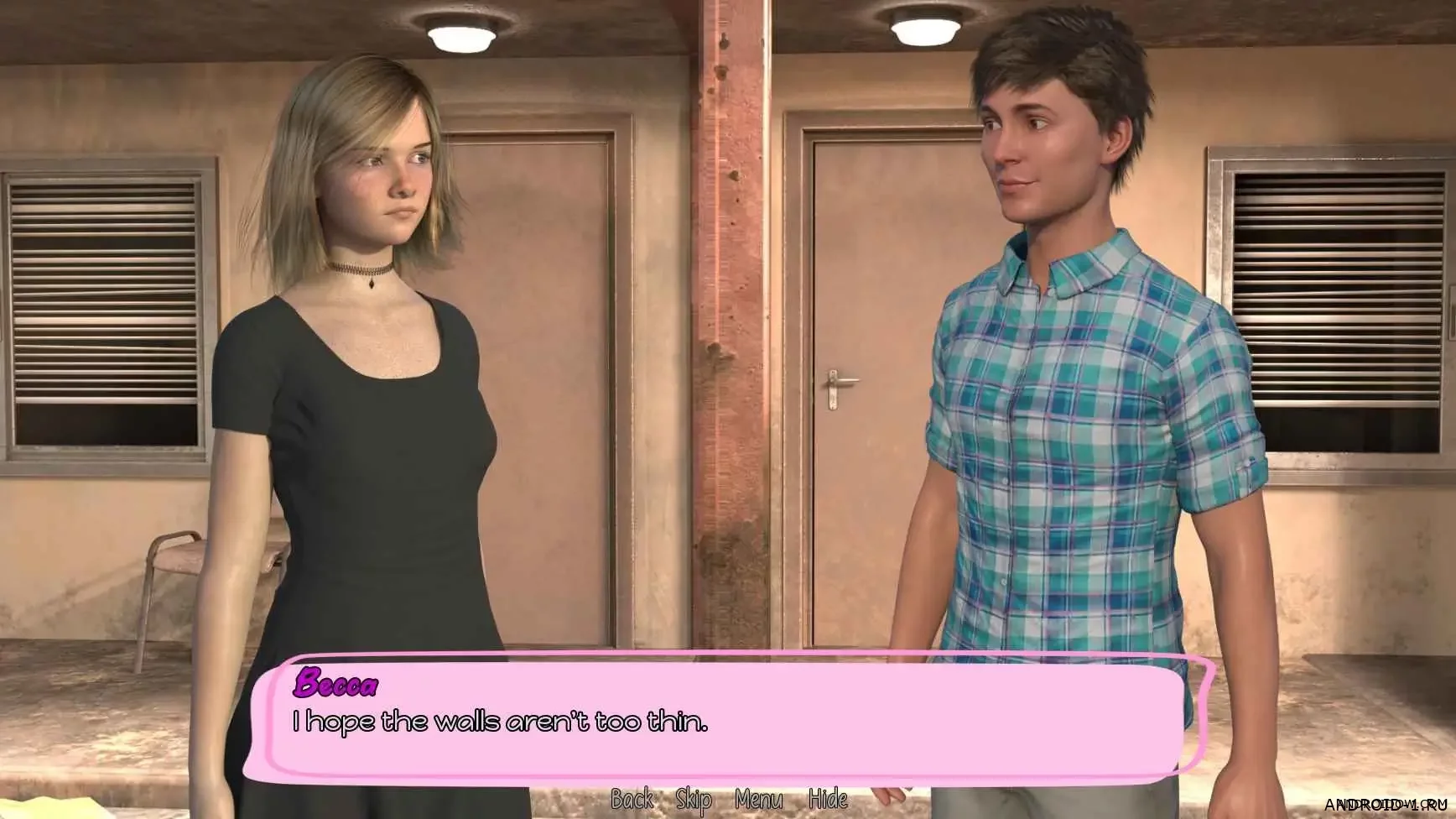The image size is (1456, 819).
Task: Go back to the previous dialogue line
Action: (x=632, y=799)
